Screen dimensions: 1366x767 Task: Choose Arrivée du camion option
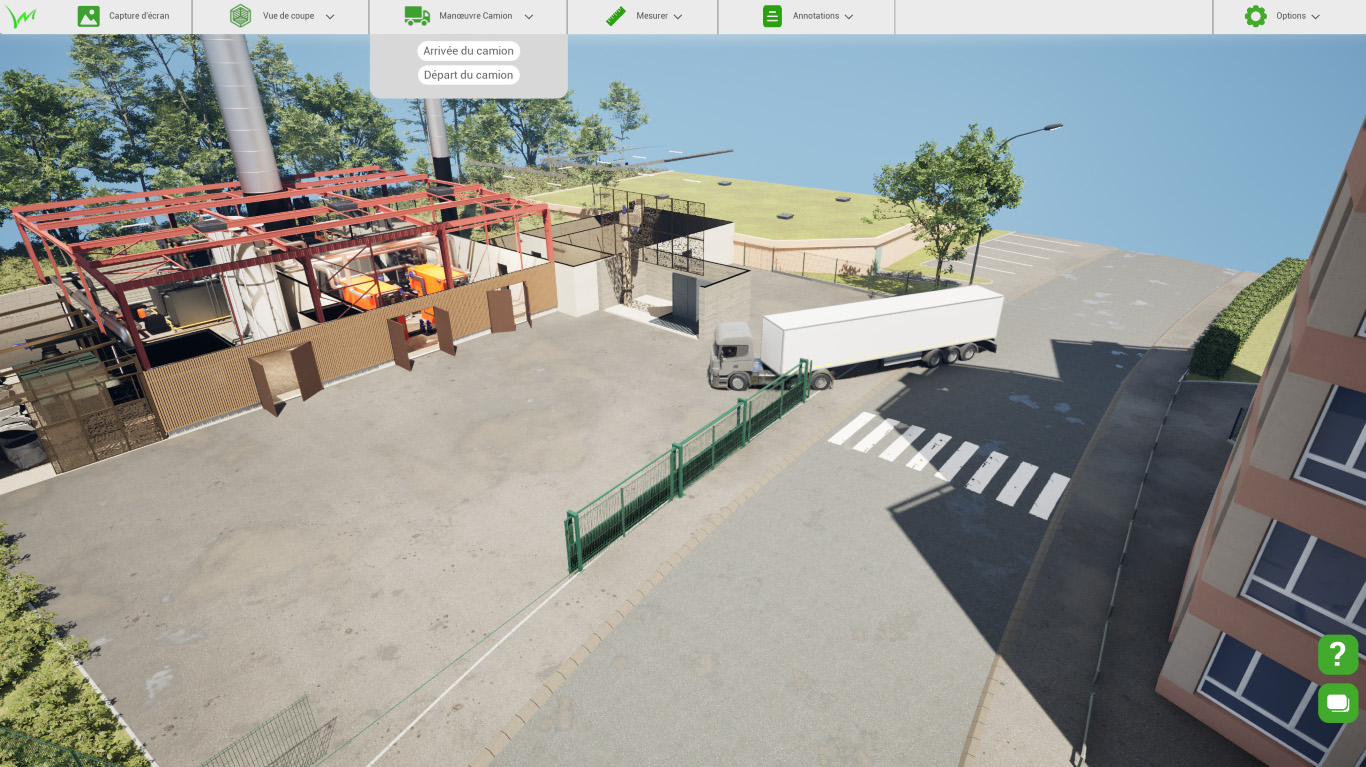pos(468,51)
